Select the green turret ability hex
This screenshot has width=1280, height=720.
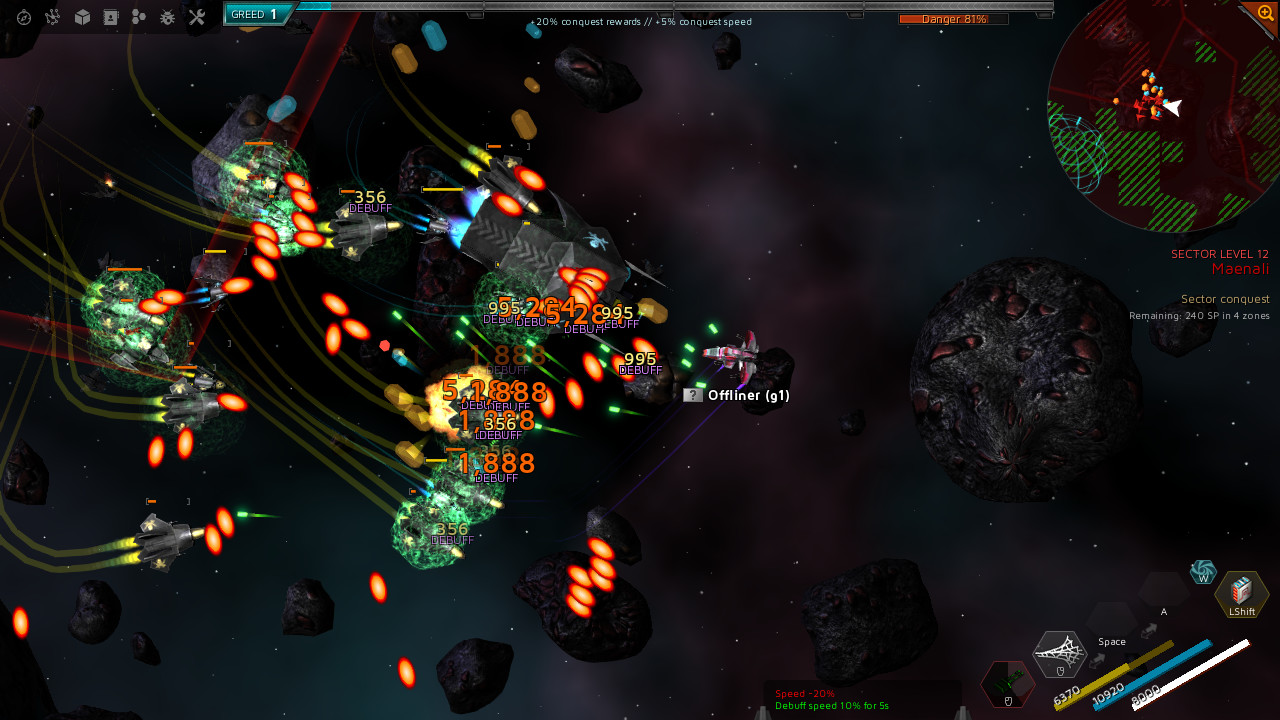click(x=1007, y=683)
